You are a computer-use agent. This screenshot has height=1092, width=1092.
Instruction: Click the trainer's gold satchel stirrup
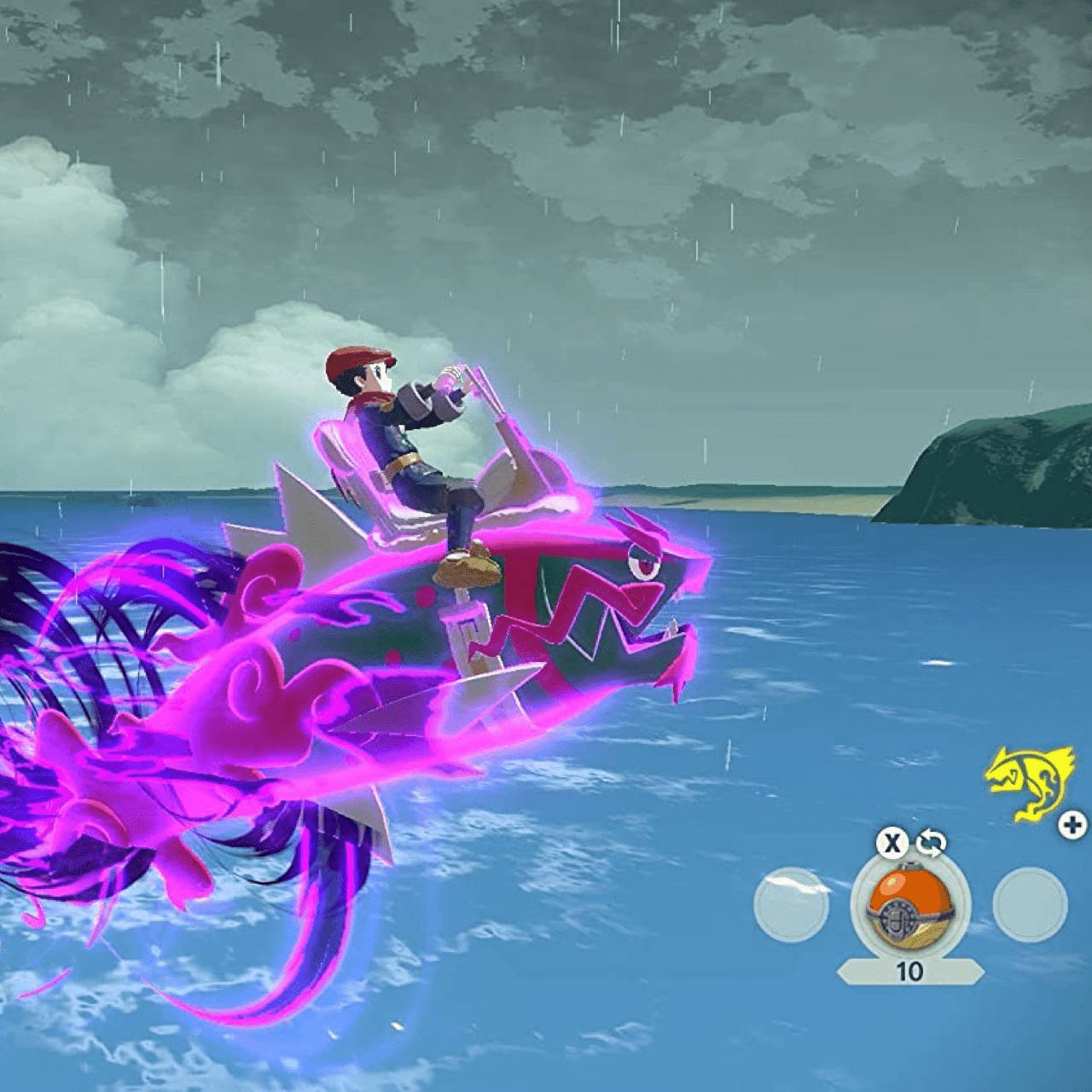[469, 570]
